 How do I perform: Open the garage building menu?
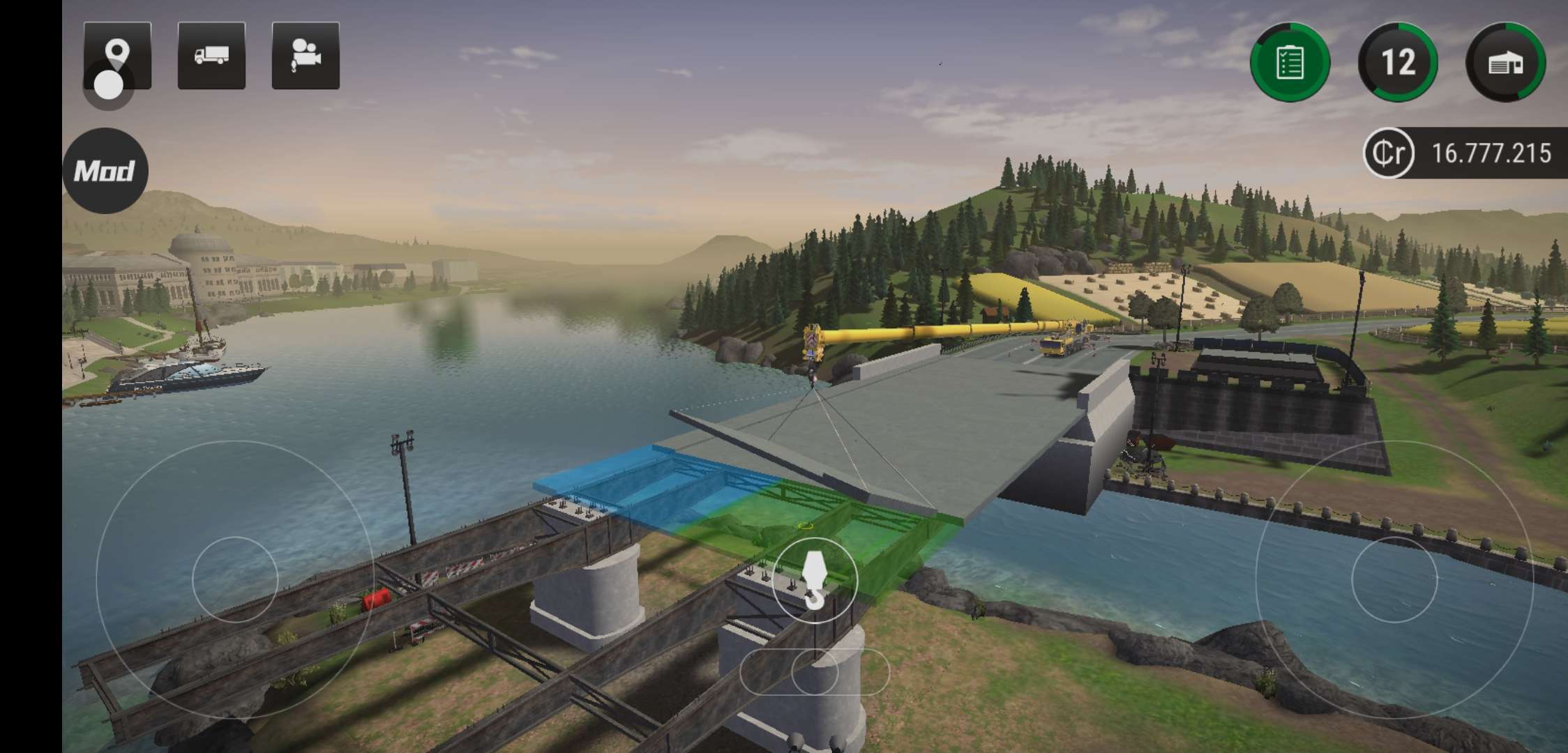(1506, 63)
